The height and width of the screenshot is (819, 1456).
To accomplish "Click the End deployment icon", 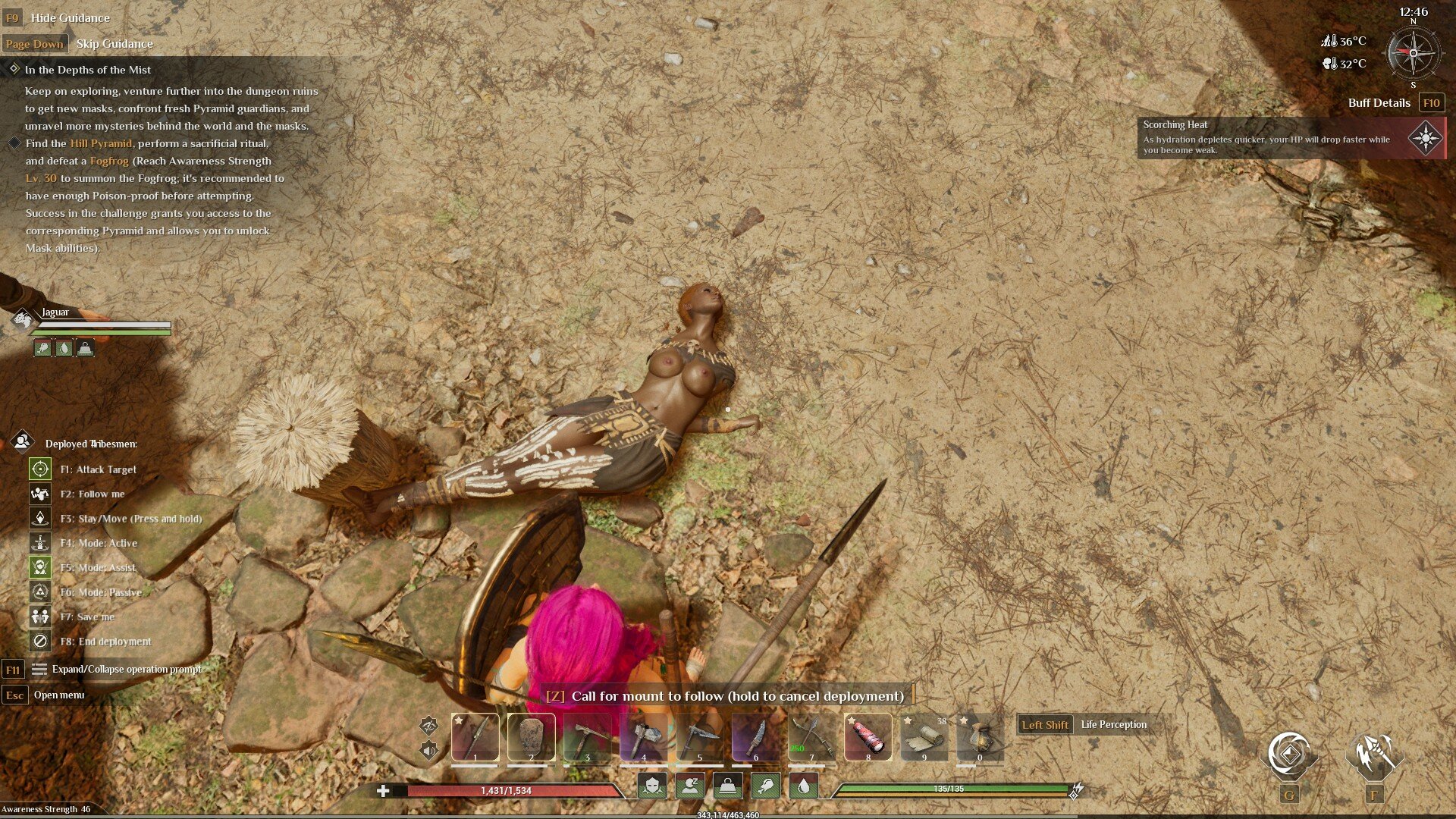I will [x=40, y=642].
